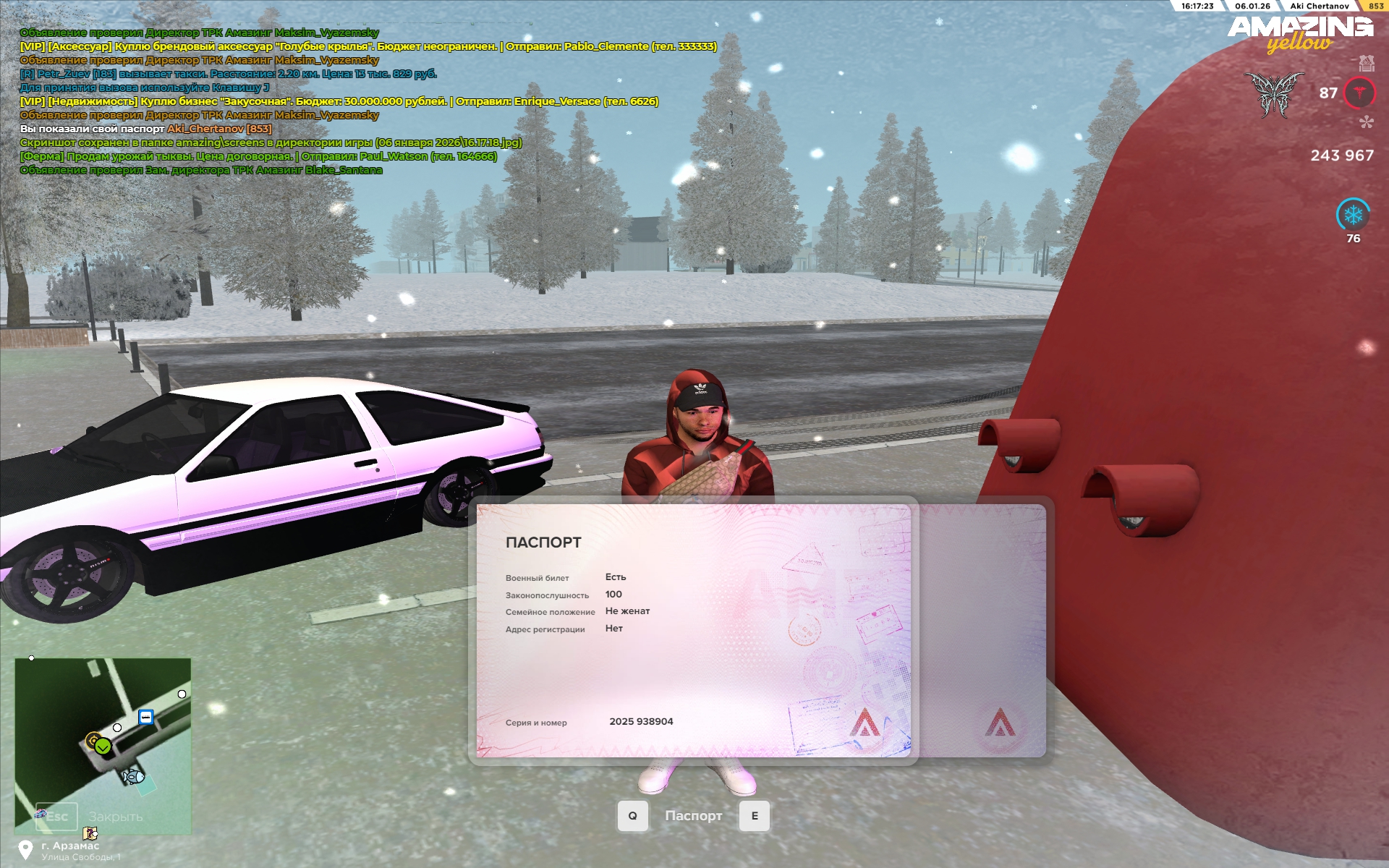Image resolution: width=1389 pixels, height=868 pixels.
Task: Select the front passport card
Action: click(x=693, y=631)
